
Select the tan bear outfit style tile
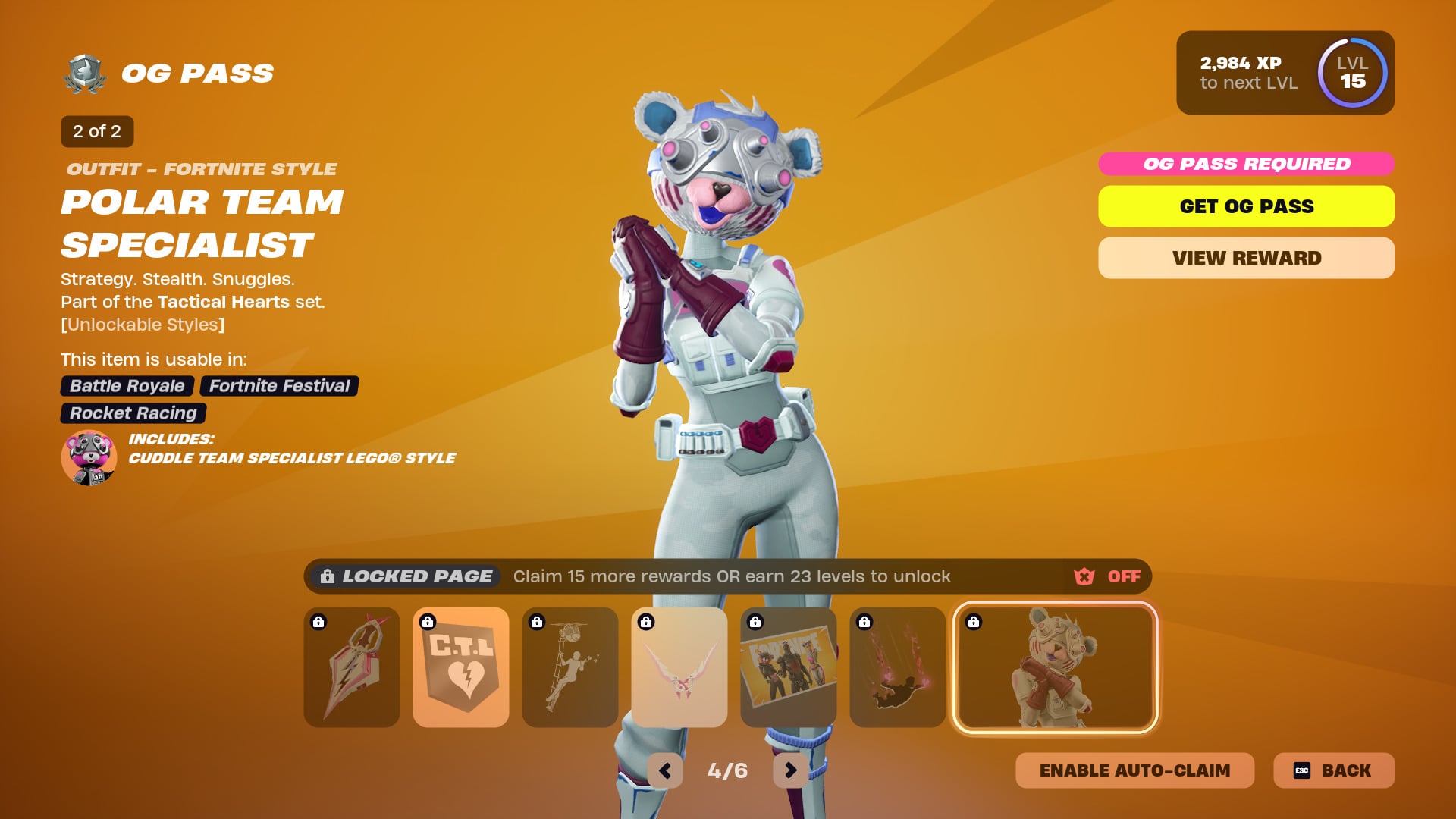[x=1055, y=667]
